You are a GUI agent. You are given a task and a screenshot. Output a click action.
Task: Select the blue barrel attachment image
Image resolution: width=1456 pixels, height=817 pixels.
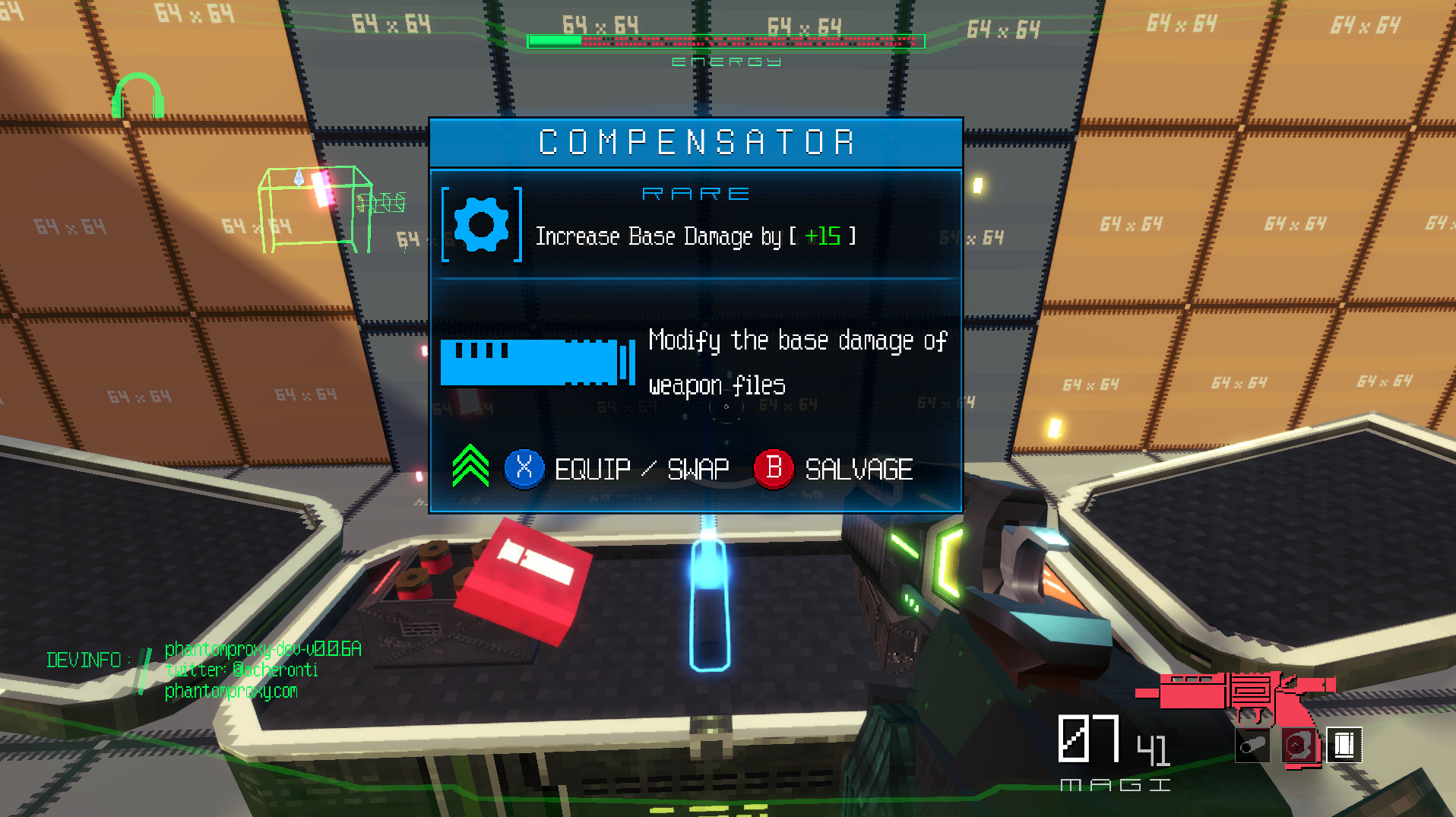pyautogui.click(x=537, y=362)
